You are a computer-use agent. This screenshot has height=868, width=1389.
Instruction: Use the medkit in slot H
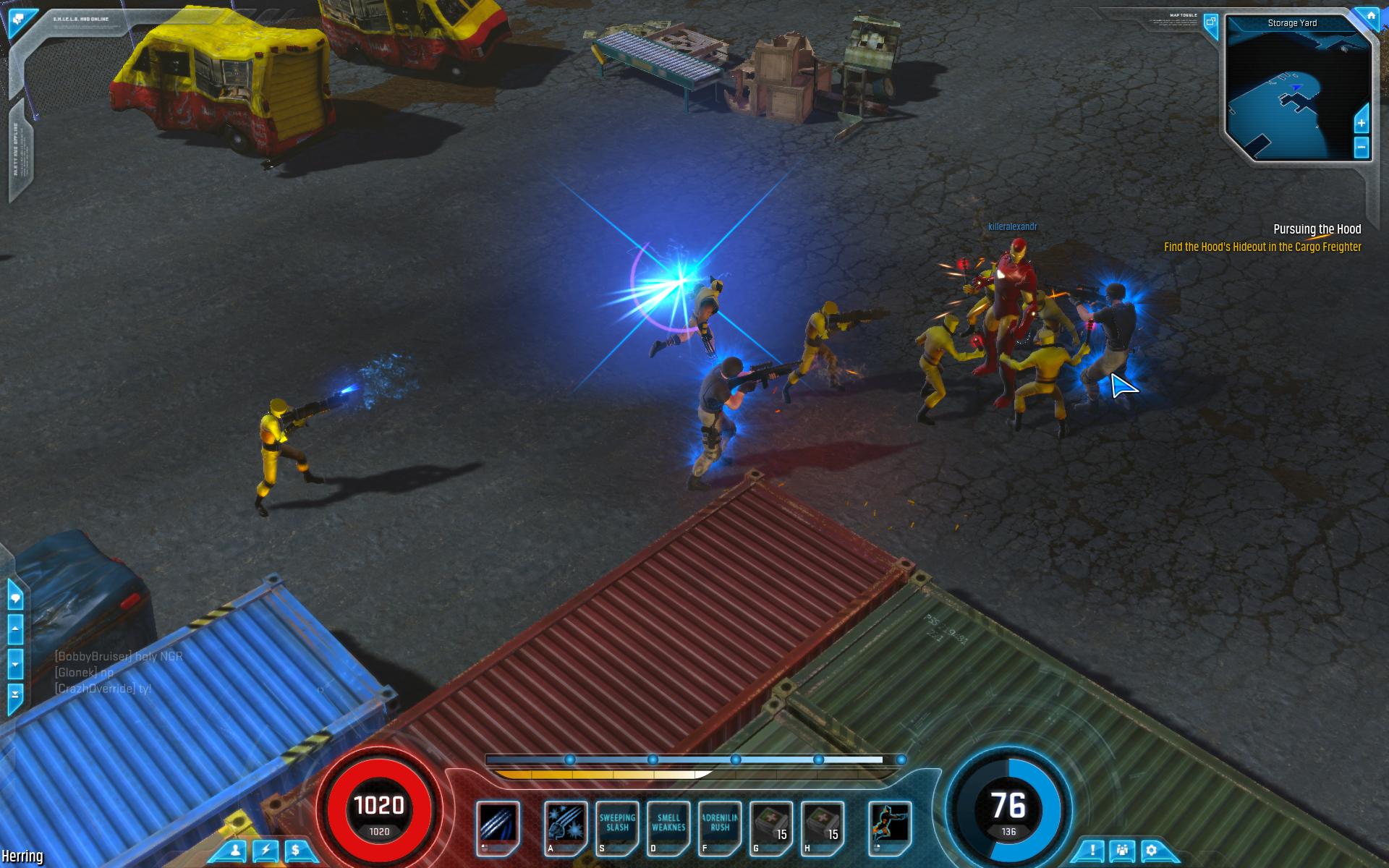coord(823,825)
